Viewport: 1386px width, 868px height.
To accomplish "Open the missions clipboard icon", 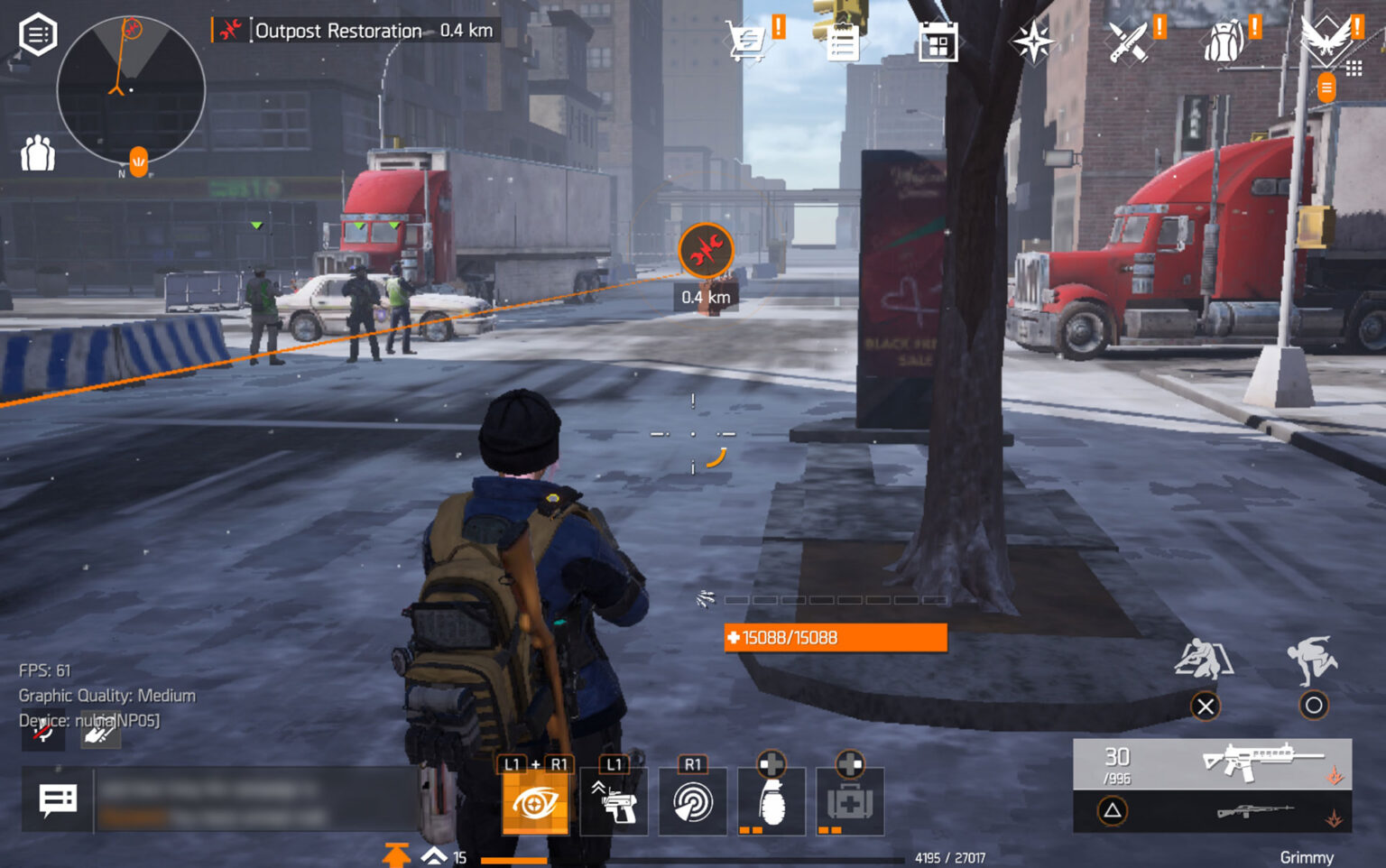I will coord(843,41).
